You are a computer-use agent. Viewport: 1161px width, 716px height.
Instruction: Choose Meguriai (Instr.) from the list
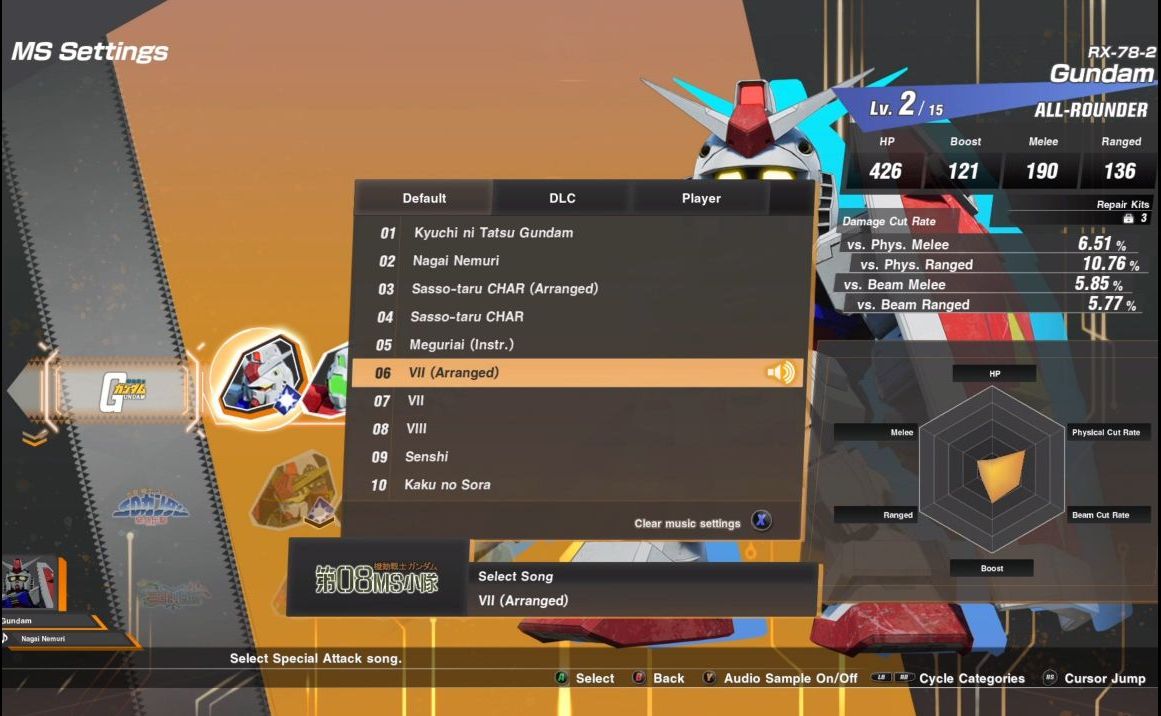click(461, 345)
